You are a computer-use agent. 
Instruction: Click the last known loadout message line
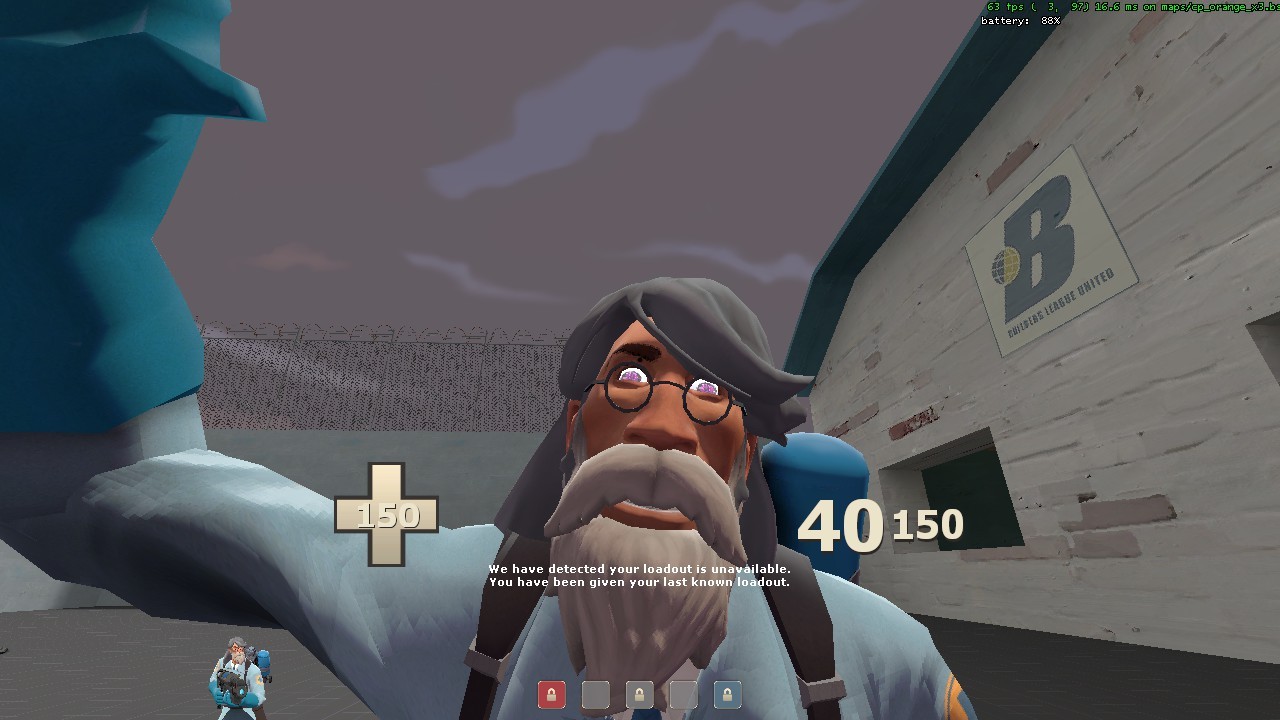coord(639,580)
